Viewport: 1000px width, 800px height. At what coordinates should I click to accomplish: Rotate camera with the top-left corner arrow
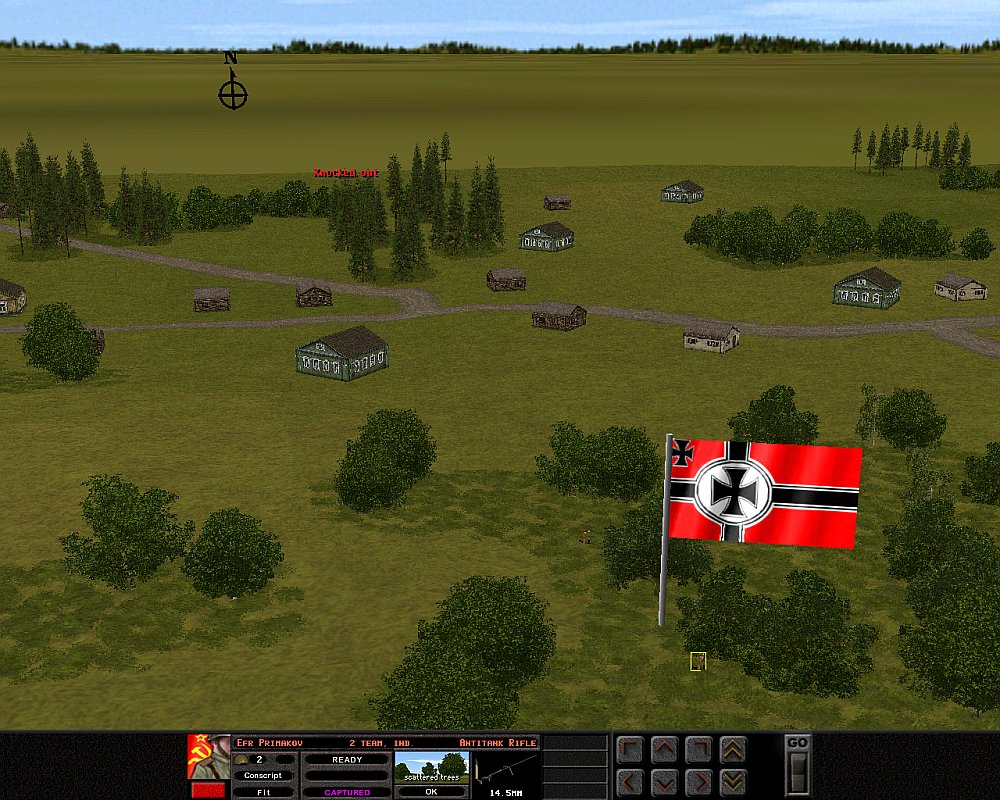tap(630, 750)
